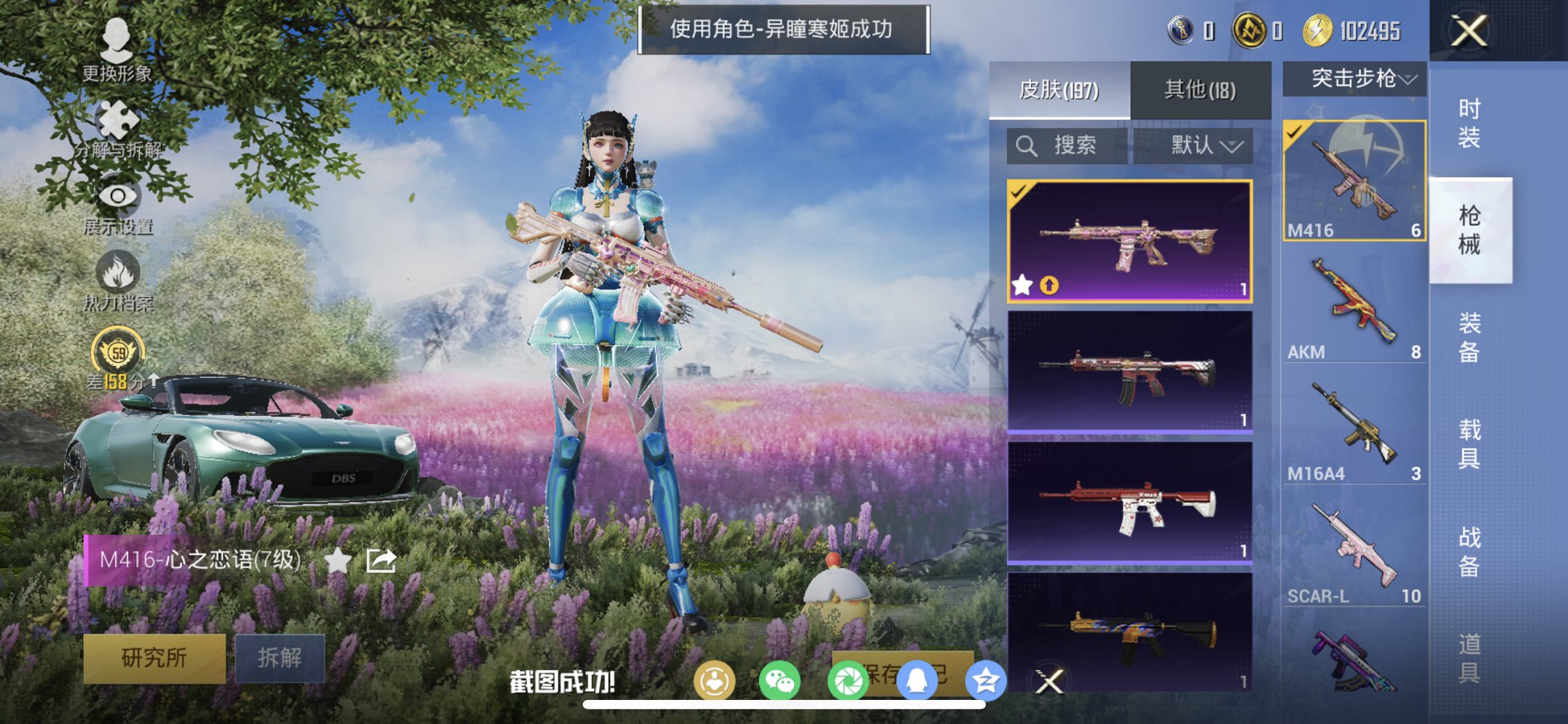Switch to the 其他(18) tab

pos(1199,87)
